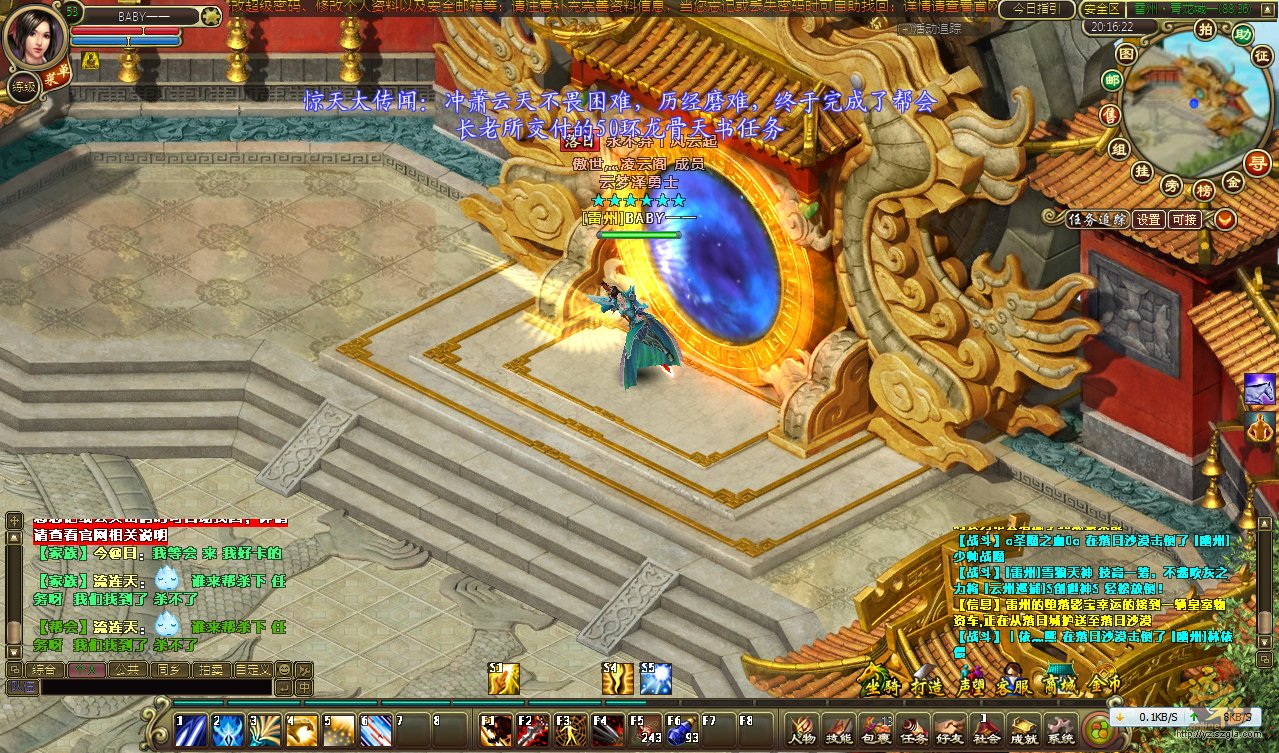Open the chat emoji picker
This screenshot has width=1279, height=753.
pyautogui.click(x=284, y=669)
